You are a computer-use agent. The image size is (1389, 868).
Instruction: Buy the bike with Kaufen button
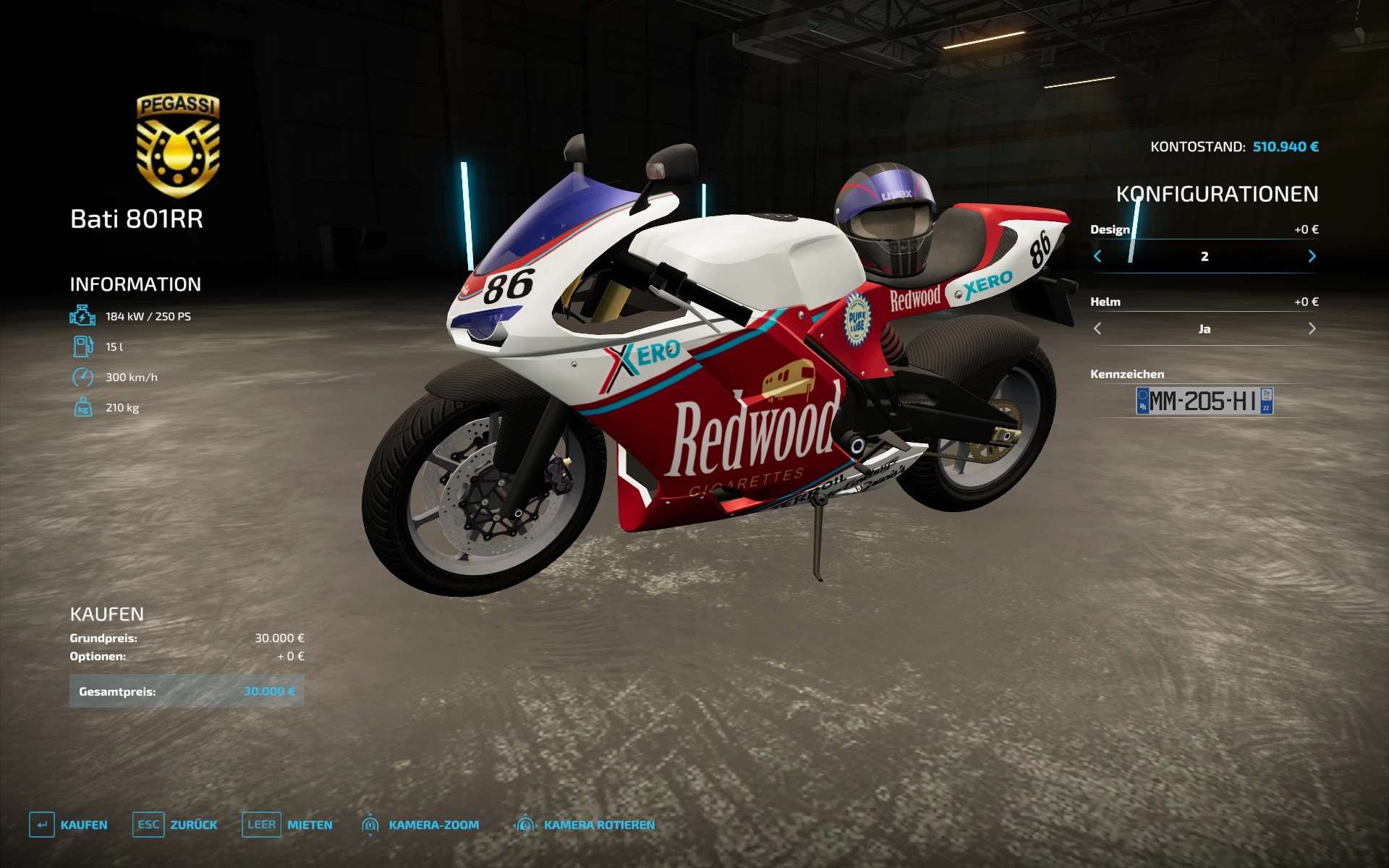(69, 825)
